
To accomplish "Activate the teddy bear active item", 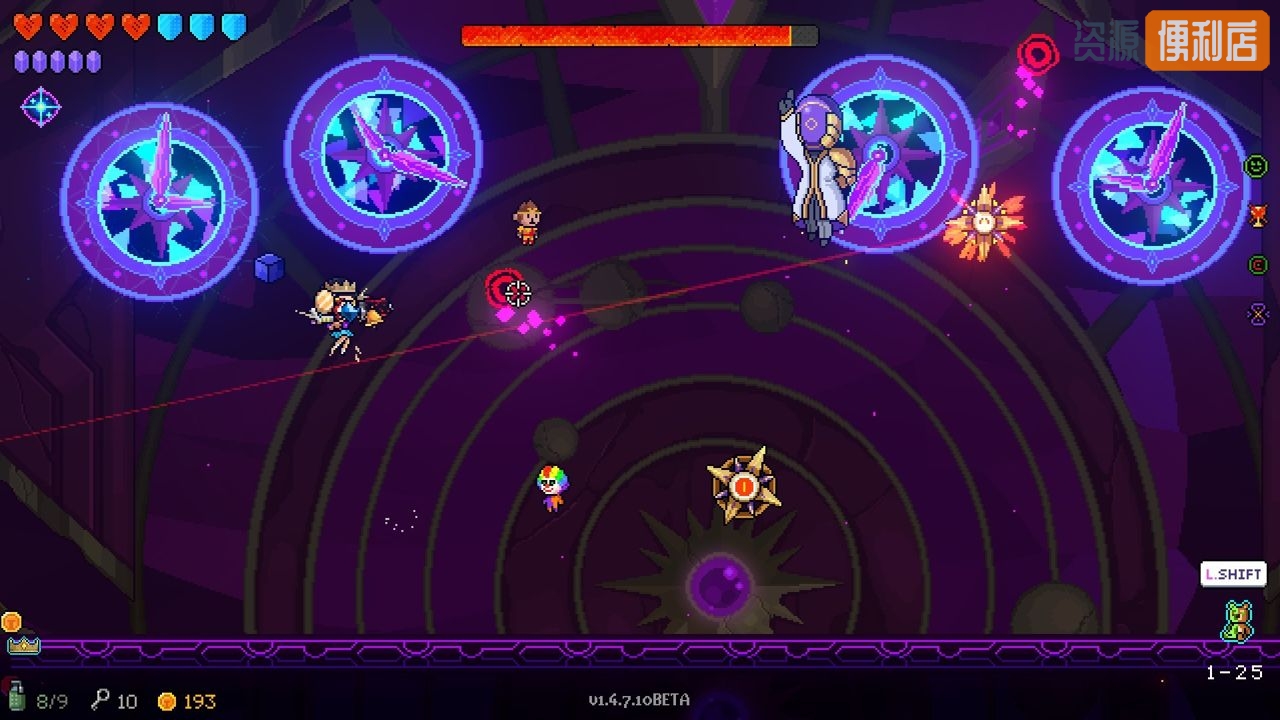I will [1236, 620].
